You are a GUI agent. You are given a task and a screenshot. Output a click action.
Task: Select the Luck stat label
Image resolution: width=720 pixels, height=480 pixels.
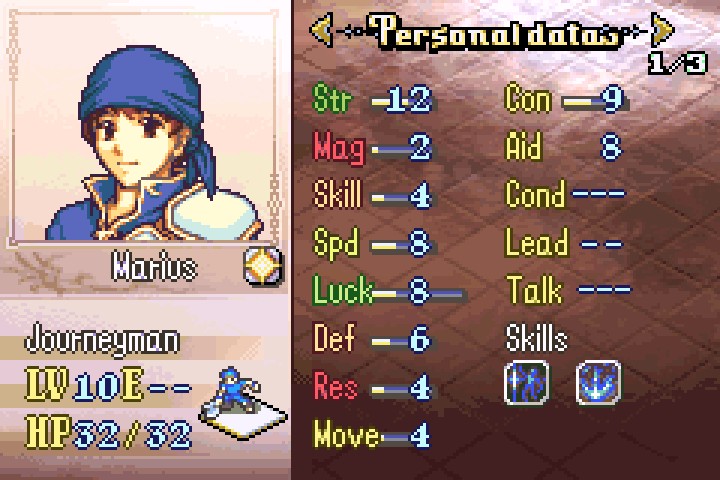(342, 291)
